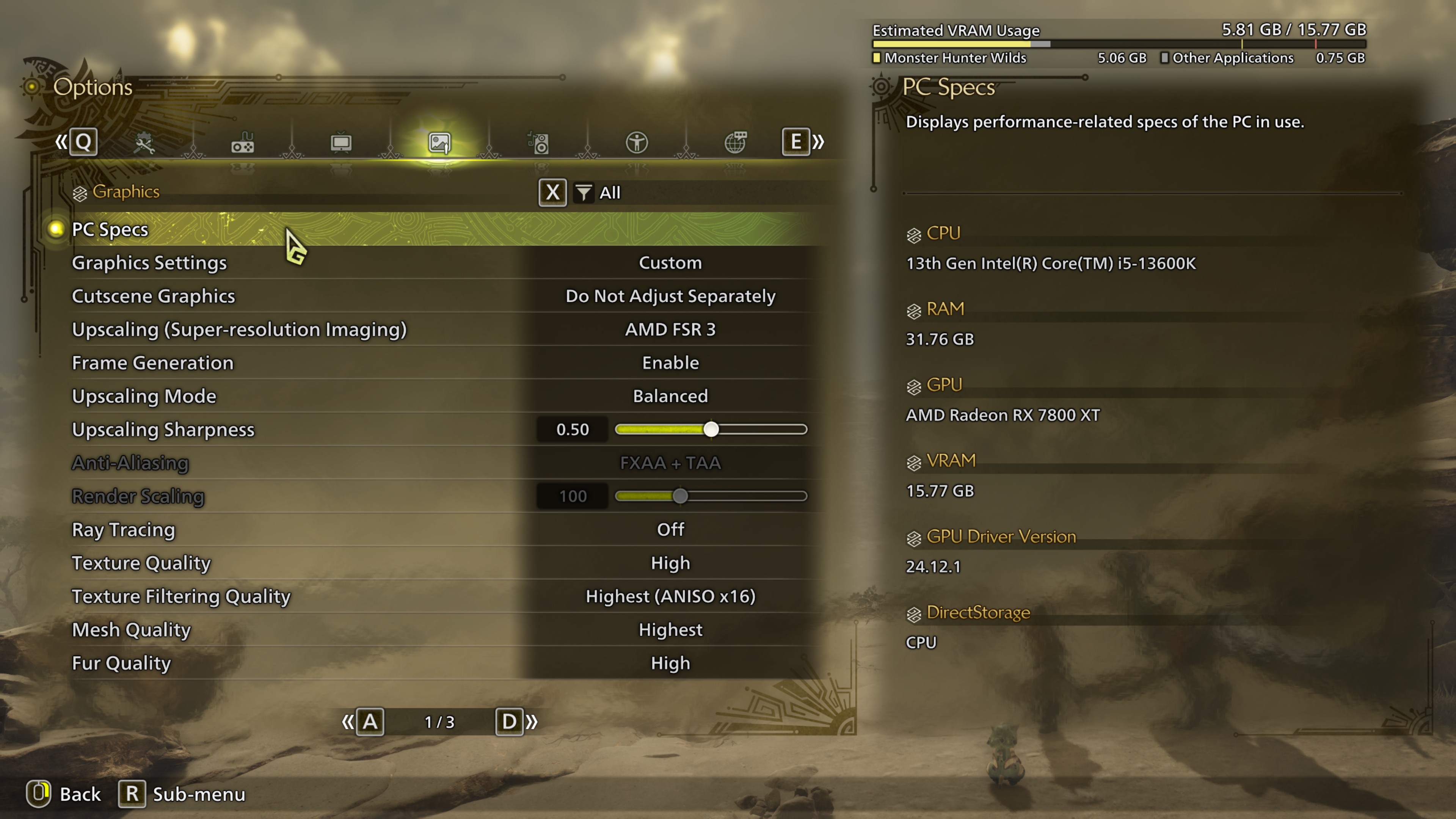Change the Texture Quality setting
1456x819 pixels.
coord(670,563)
